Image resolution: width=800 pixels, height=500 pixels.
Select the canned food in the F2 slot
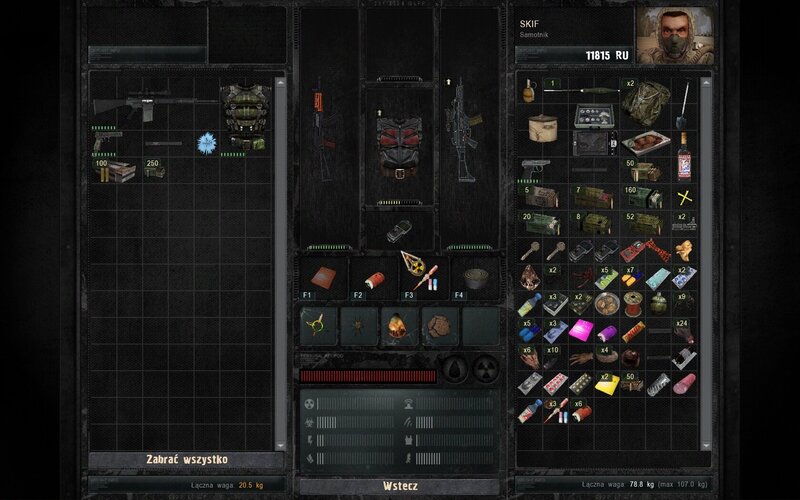371,277
